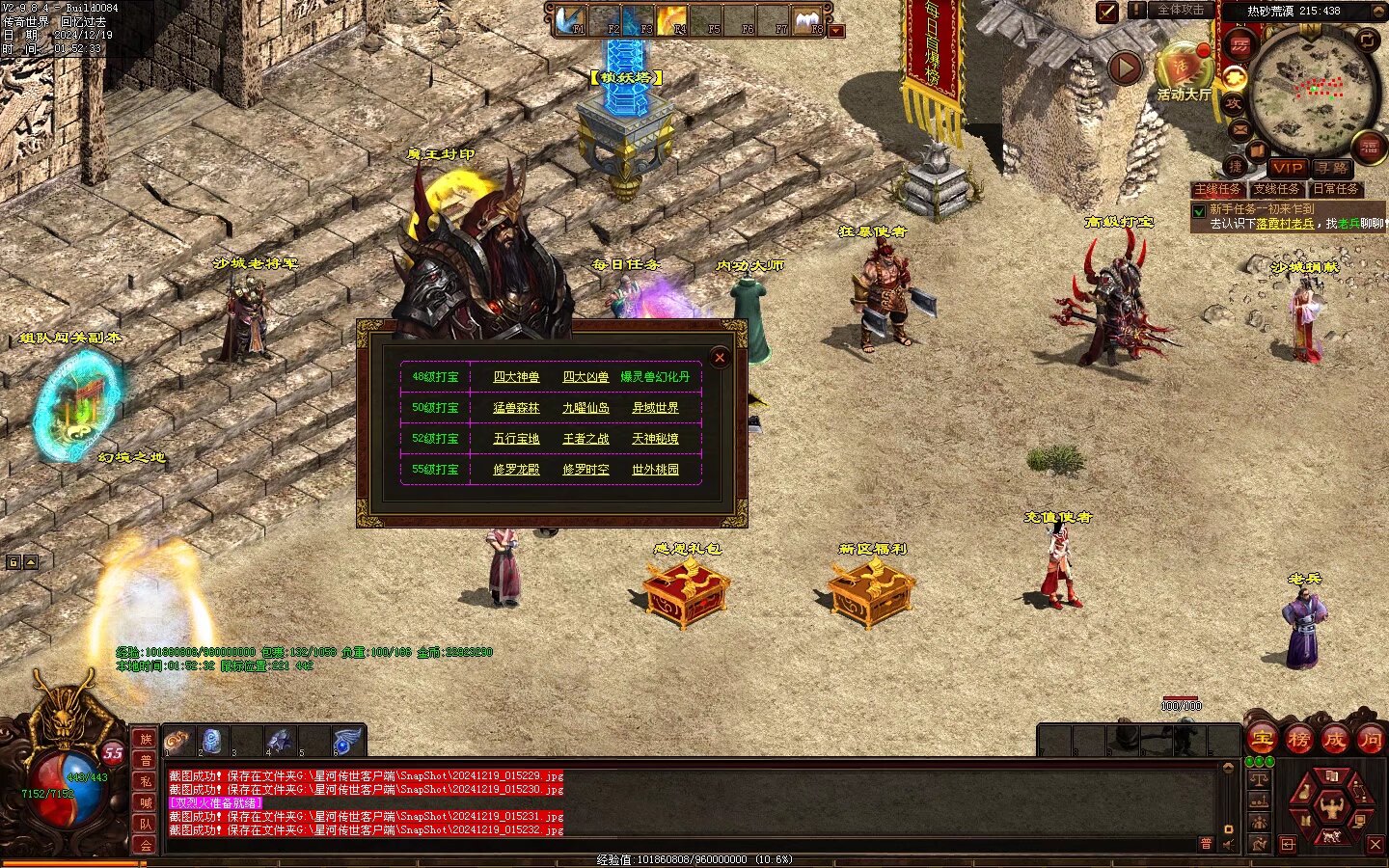
Task: Enter 修罗龙殿 from the dialog
Action: click(516, 470)
